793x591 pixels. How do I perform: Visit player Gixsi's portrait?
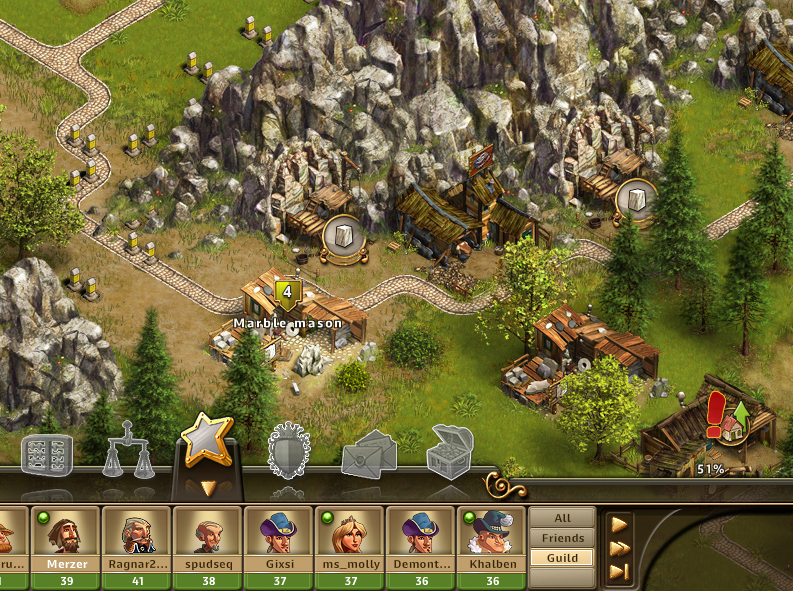[x=278, y=533]
